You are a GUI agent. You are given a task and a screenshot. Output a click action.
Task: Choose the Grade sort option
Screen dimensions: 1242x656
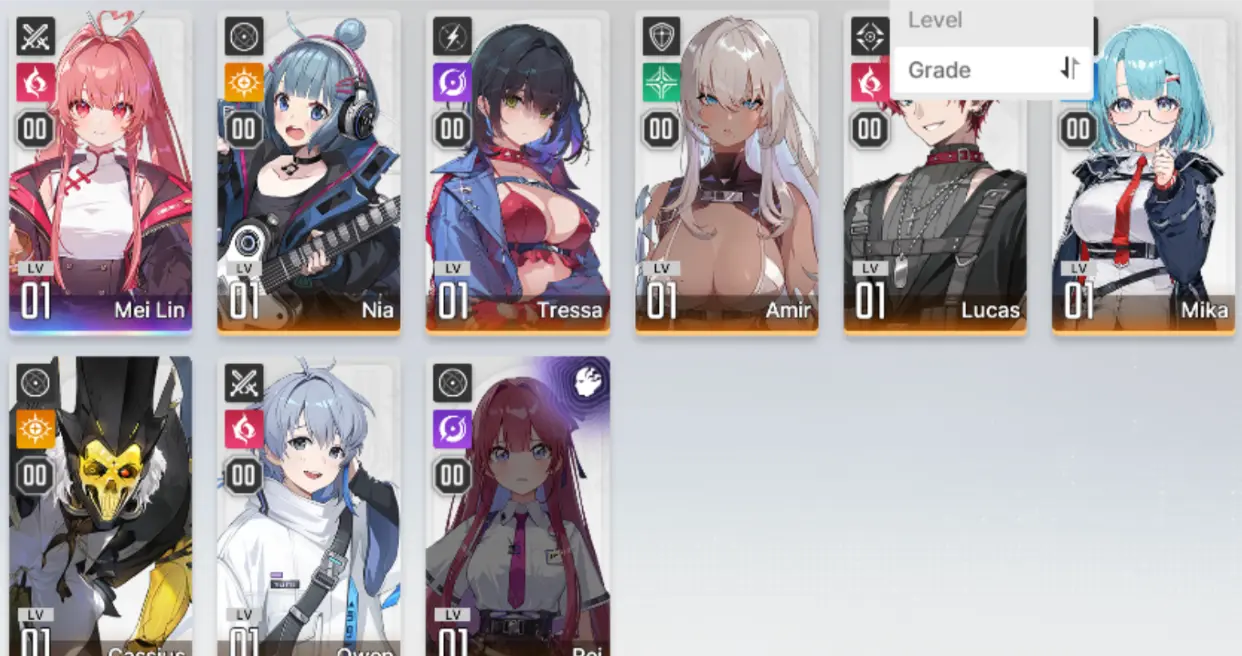pyautogui.click(x=939, y=70)
